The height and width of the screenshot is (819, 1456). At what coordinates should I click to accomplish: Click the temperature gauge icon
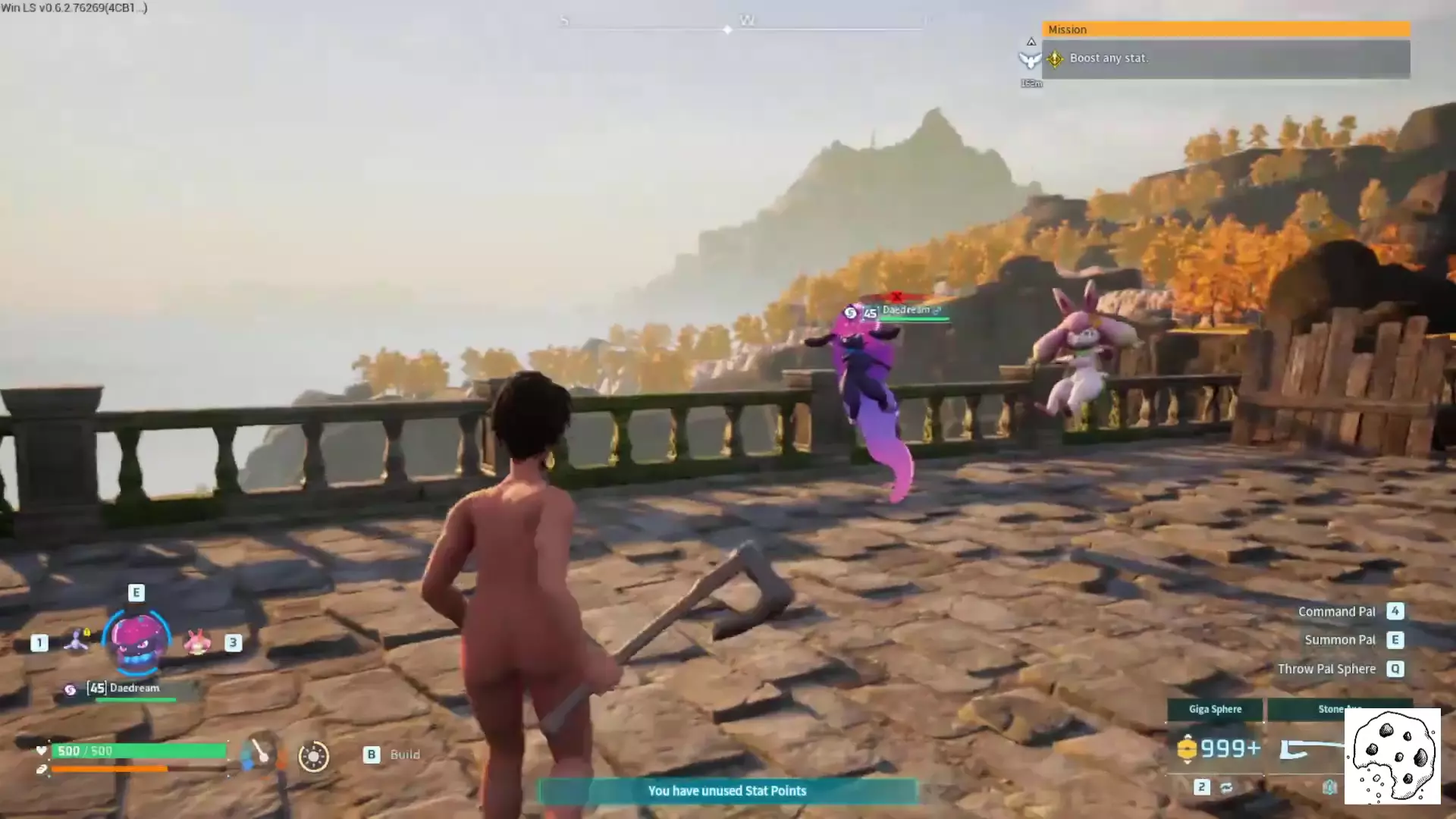(259, 753)
